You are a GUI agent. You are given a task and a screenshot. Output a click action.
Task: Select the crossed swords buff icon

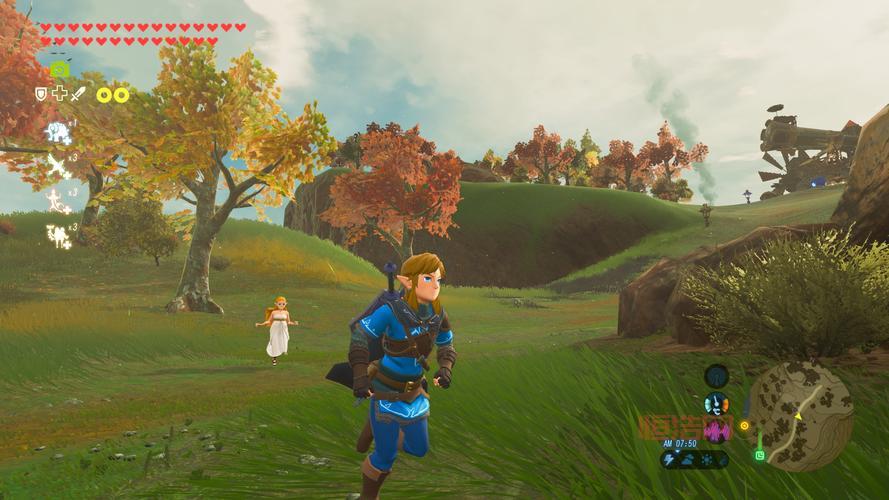(58, 165)
